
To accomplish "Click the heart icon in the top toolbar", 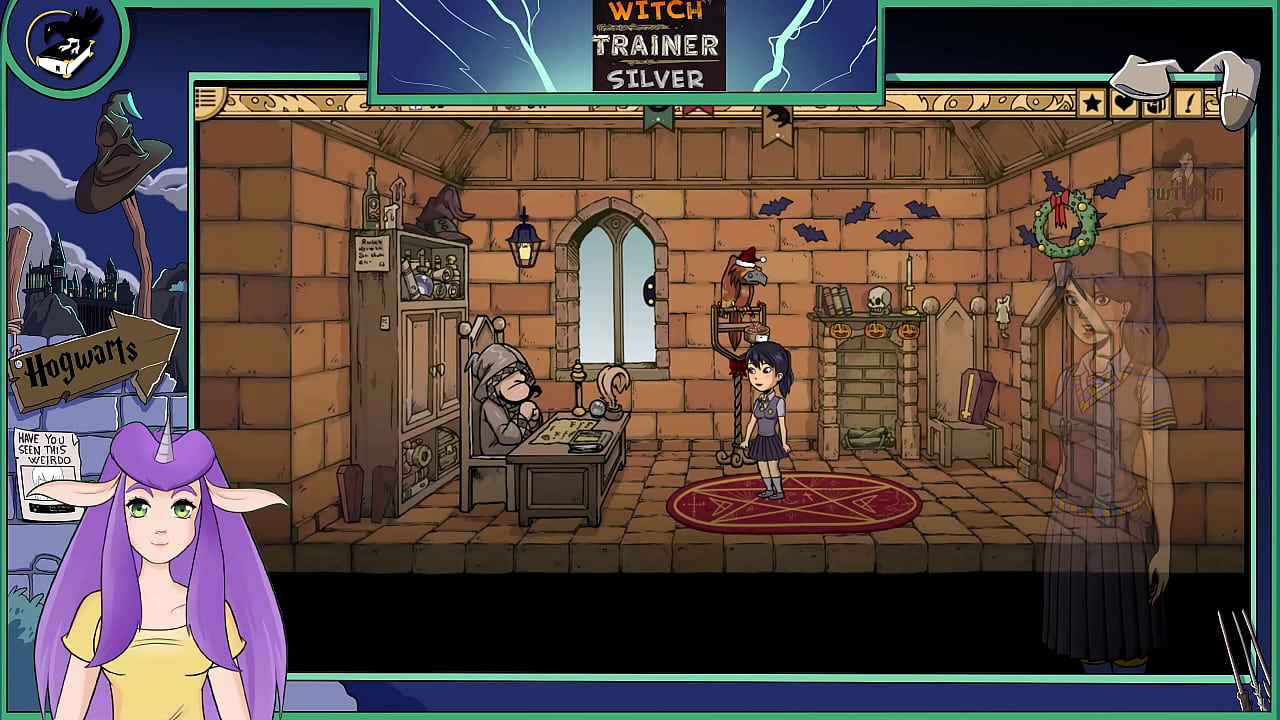I will (1124, 101).
